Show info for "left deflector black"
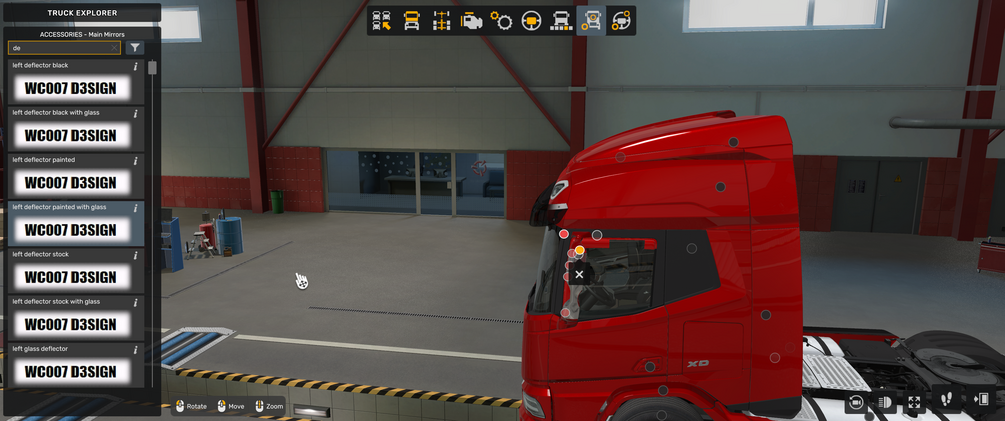Image resolution: width=1005 pixels, height=421 pixels. tap(136, 67)
